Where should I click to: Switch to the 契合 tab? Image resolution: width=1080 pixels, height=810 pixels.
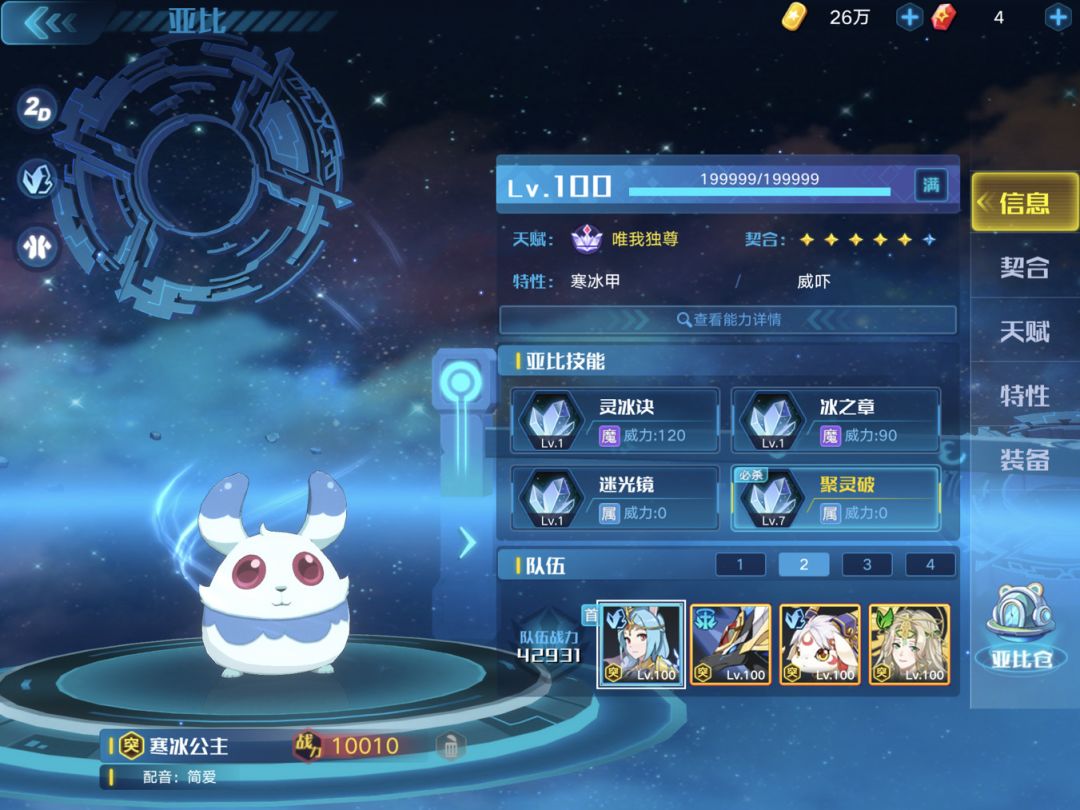coord(1025,267)
